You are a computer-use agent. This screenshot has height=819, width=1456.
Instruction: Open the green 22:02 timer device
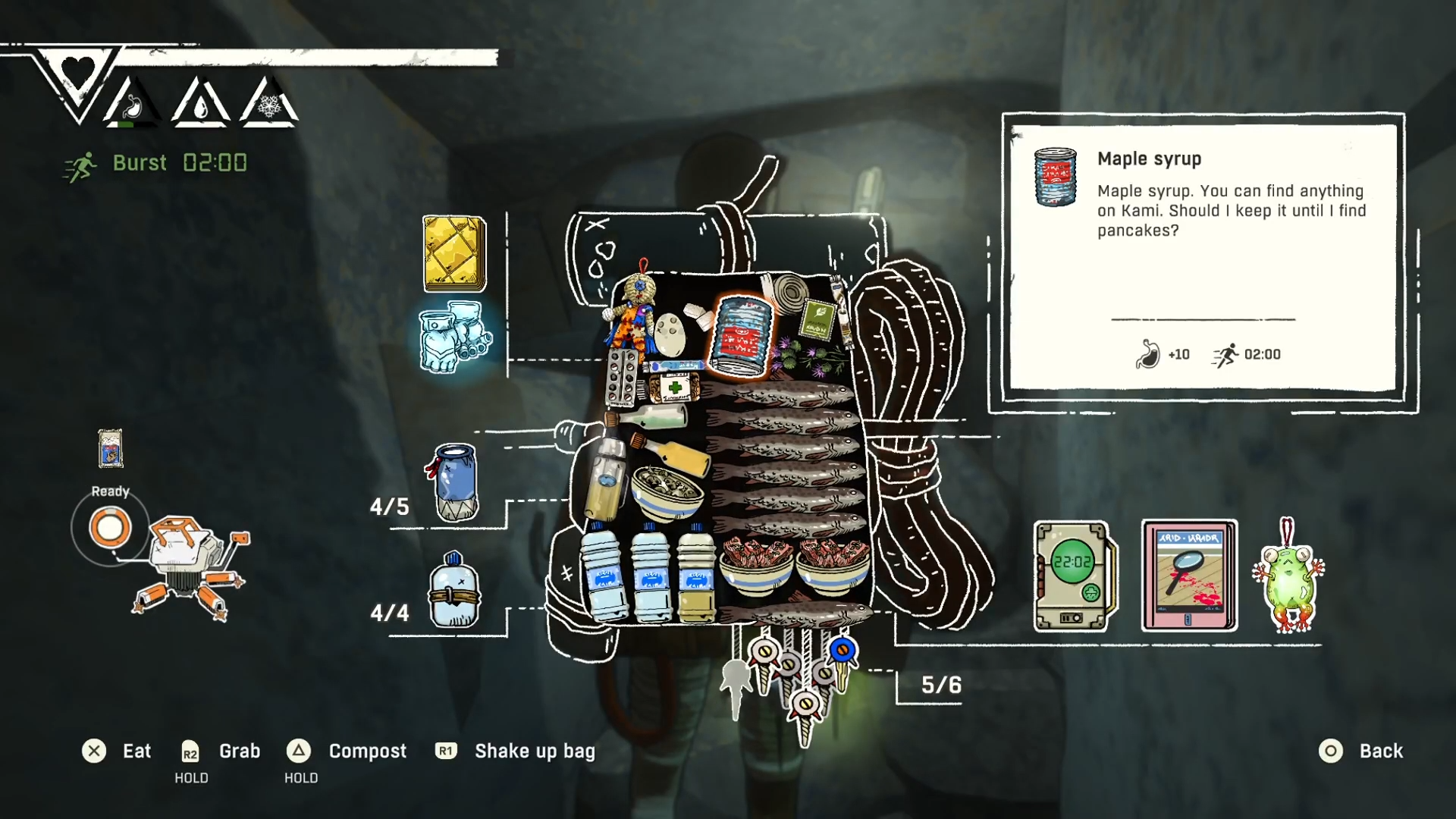coord(1074,576)
